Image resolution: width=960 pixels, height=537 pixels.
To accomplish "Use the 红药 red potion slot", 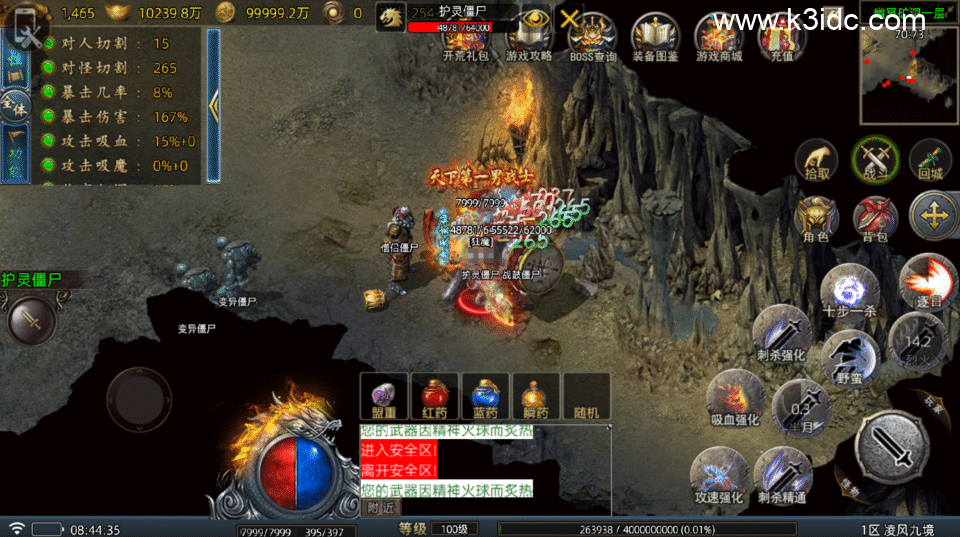I will pos(435,396).
